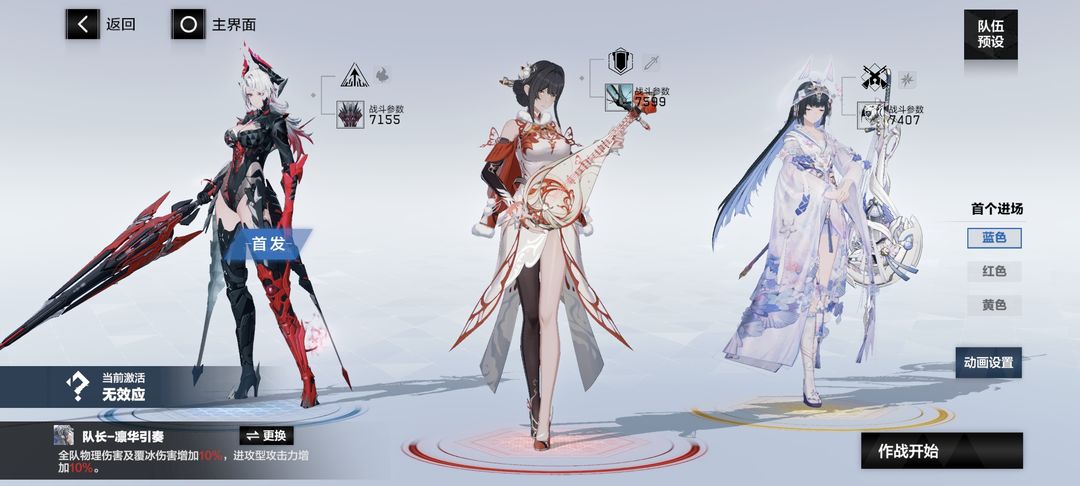Click the shield class icon above center character
This screenshot has width=1080, height=486.
point(619,63)
